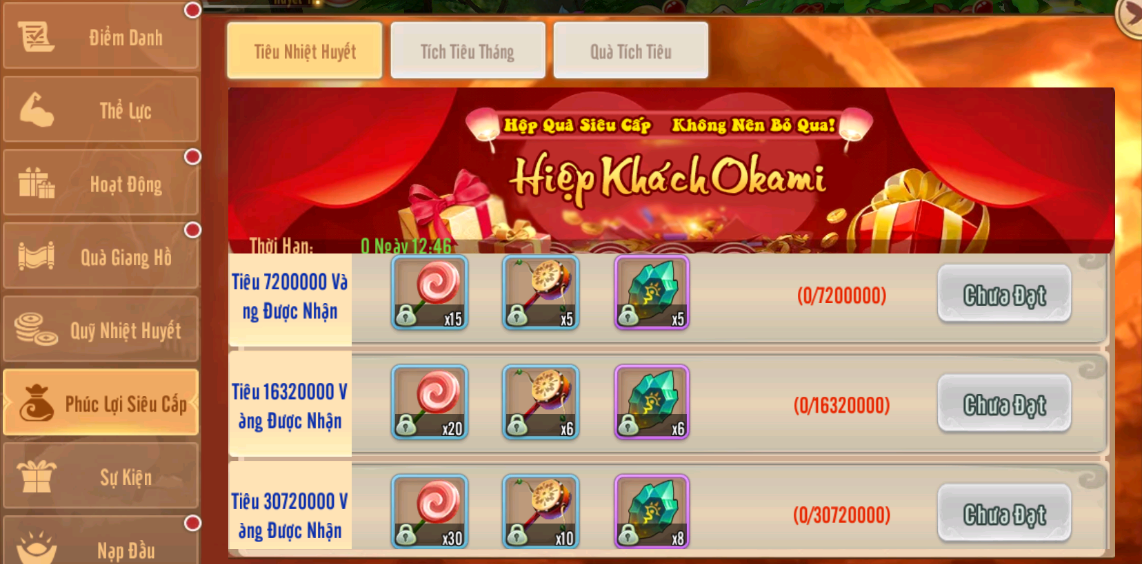The image size is (1142, 564).
Task: Click Chưa Đạt button for 7200000 reward
Action: pos(1004,295)
